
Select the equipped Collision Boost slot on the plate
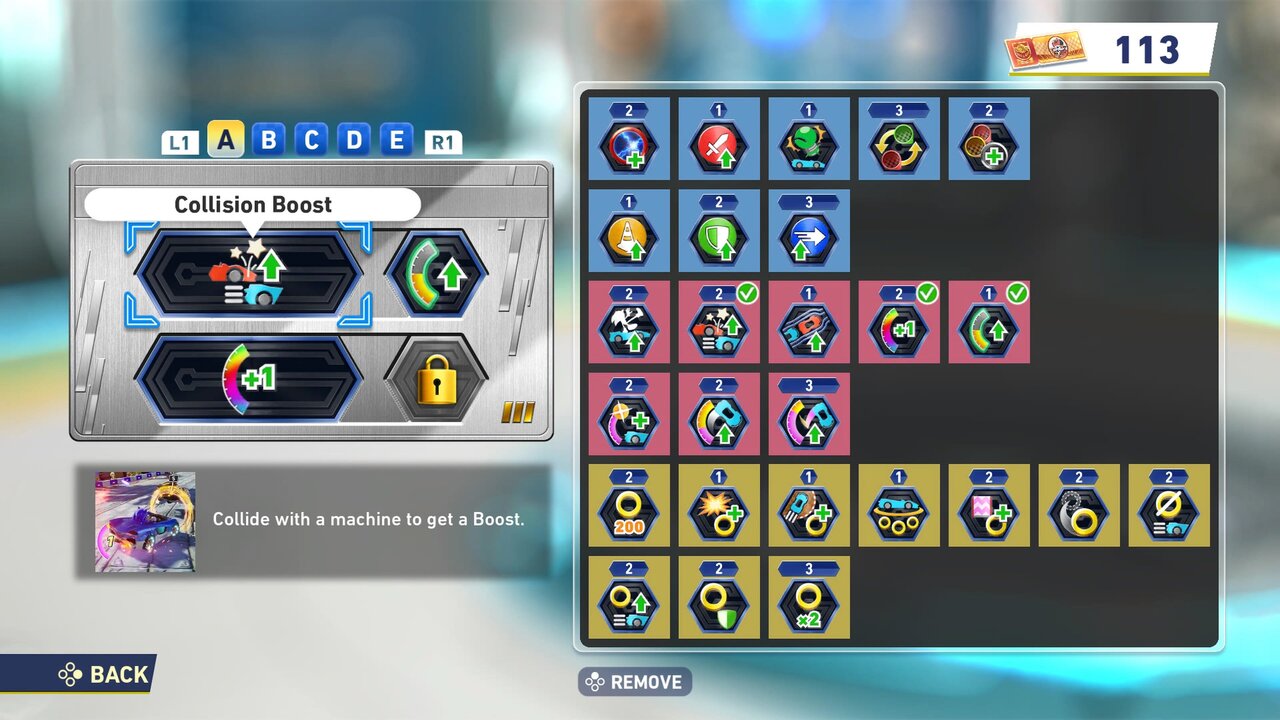pos(248,272)
